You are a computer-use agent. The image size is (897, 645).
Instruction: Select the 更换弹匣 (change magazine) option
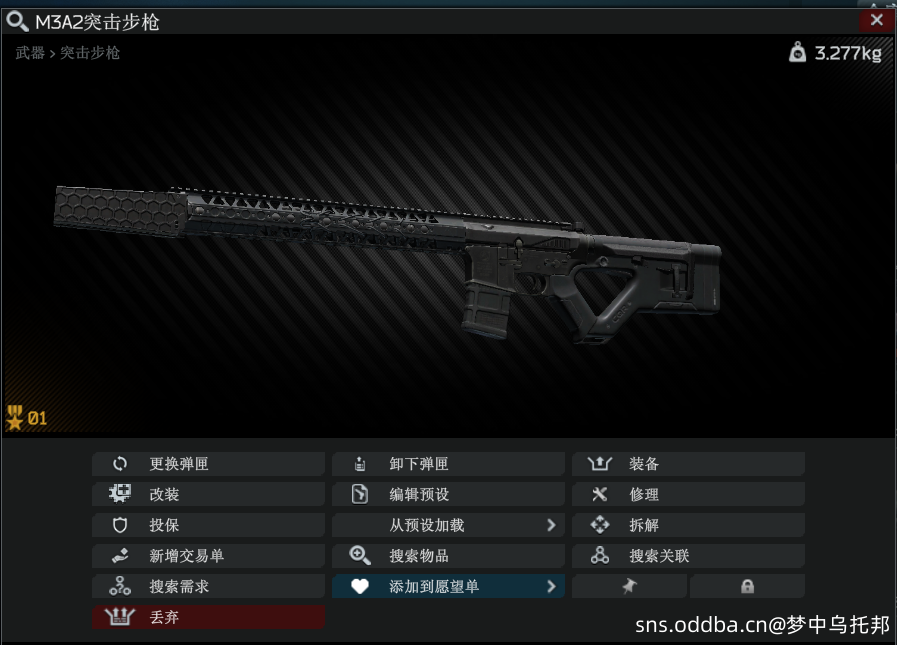tap(208, 464)
